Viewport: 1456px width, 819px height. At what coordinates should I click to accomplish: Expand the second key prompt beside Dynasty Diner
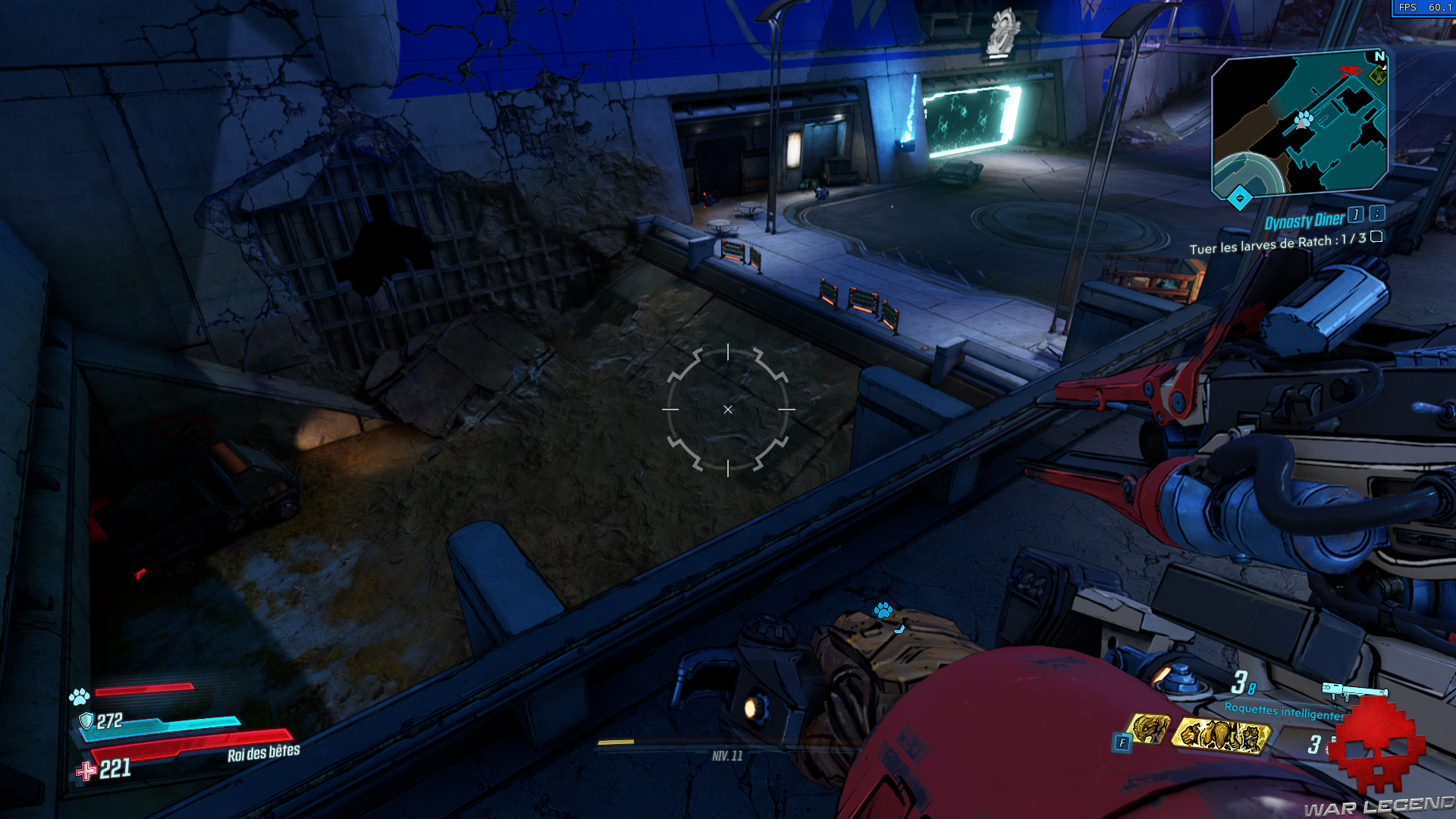point(1377,215)
